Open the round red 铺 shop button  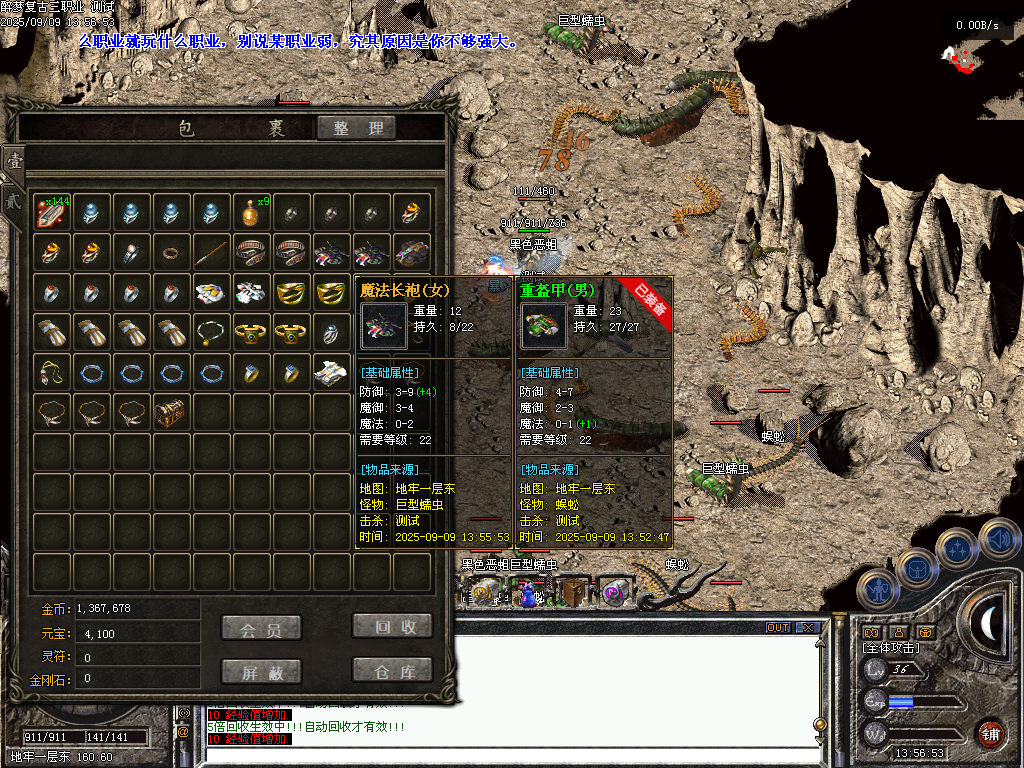pos(990,733)
